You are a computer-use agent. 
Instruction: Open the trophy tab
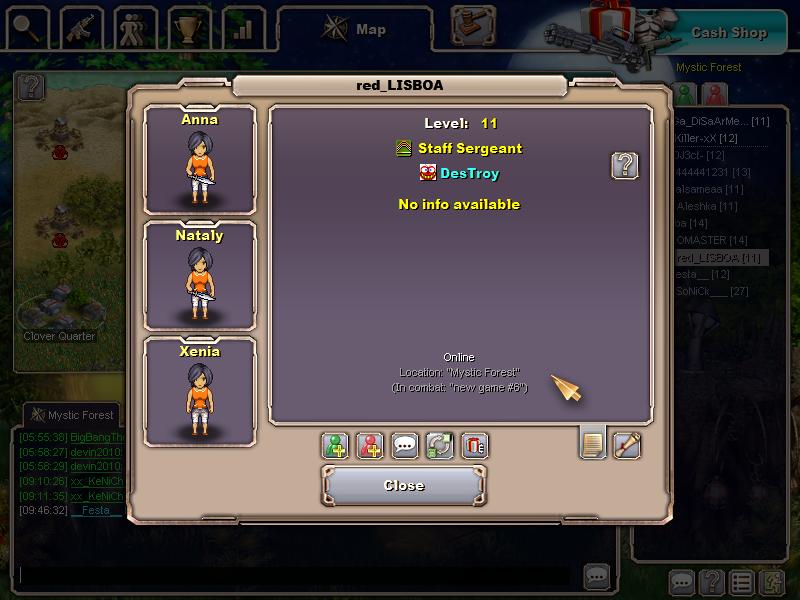tap(188, 28)
